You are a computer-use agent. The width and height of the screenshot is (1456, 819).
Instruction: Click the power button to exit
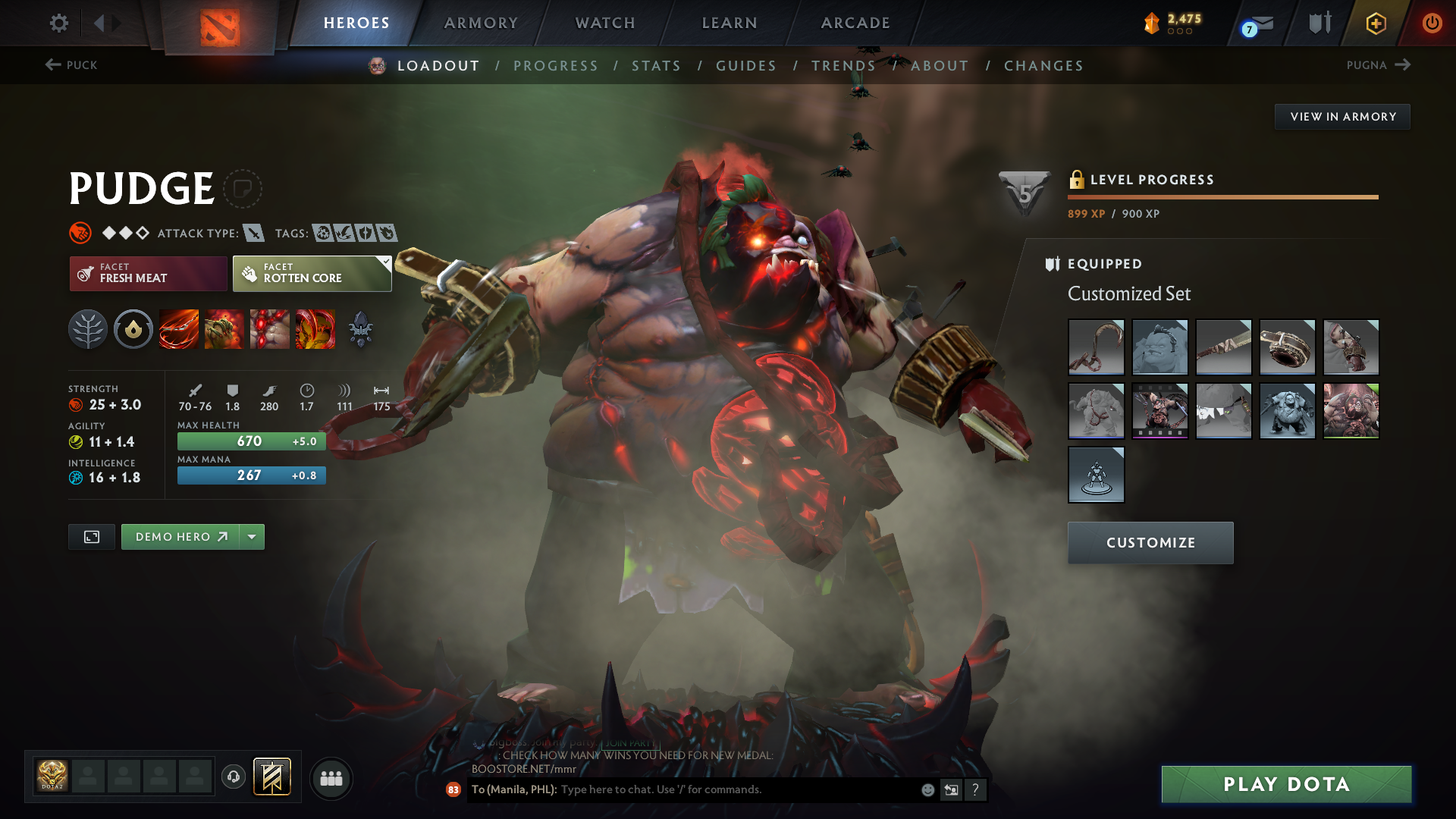click(x=1432, y=23)
